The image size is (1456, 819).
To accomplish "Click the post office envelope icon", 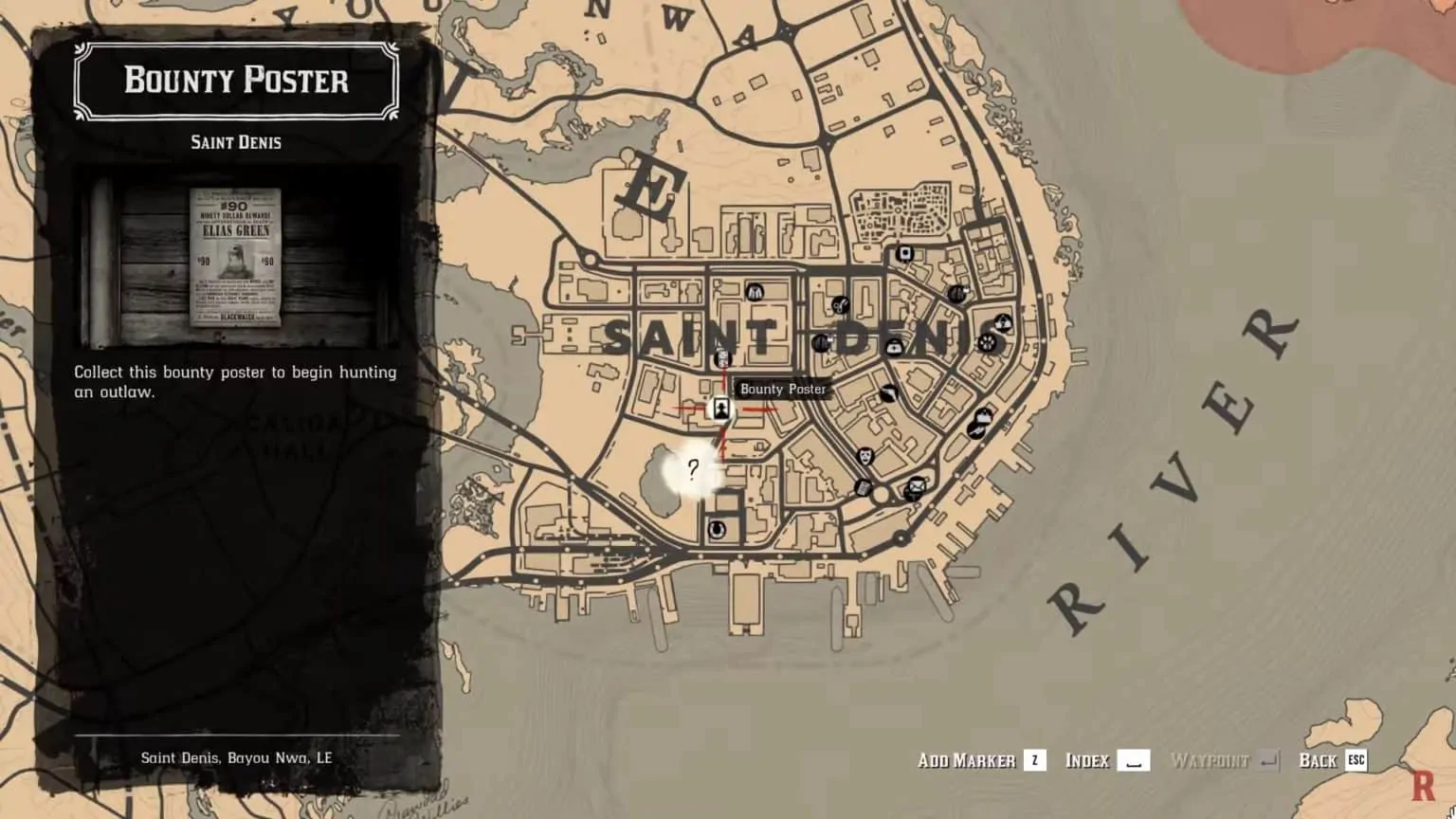I will (916, 487).
